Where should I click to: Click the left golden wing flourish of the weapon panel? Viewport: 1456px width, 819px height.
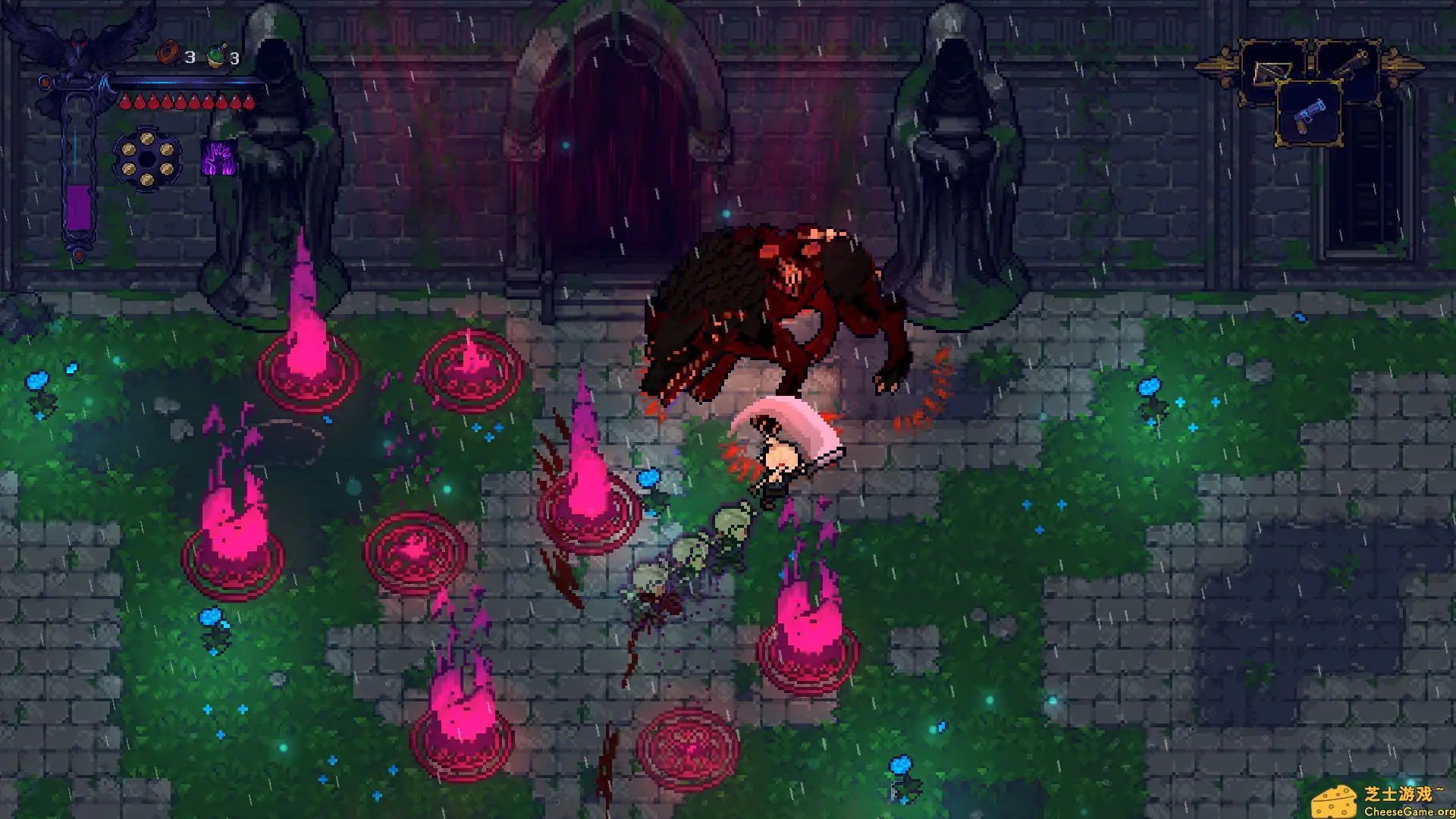1219,64
